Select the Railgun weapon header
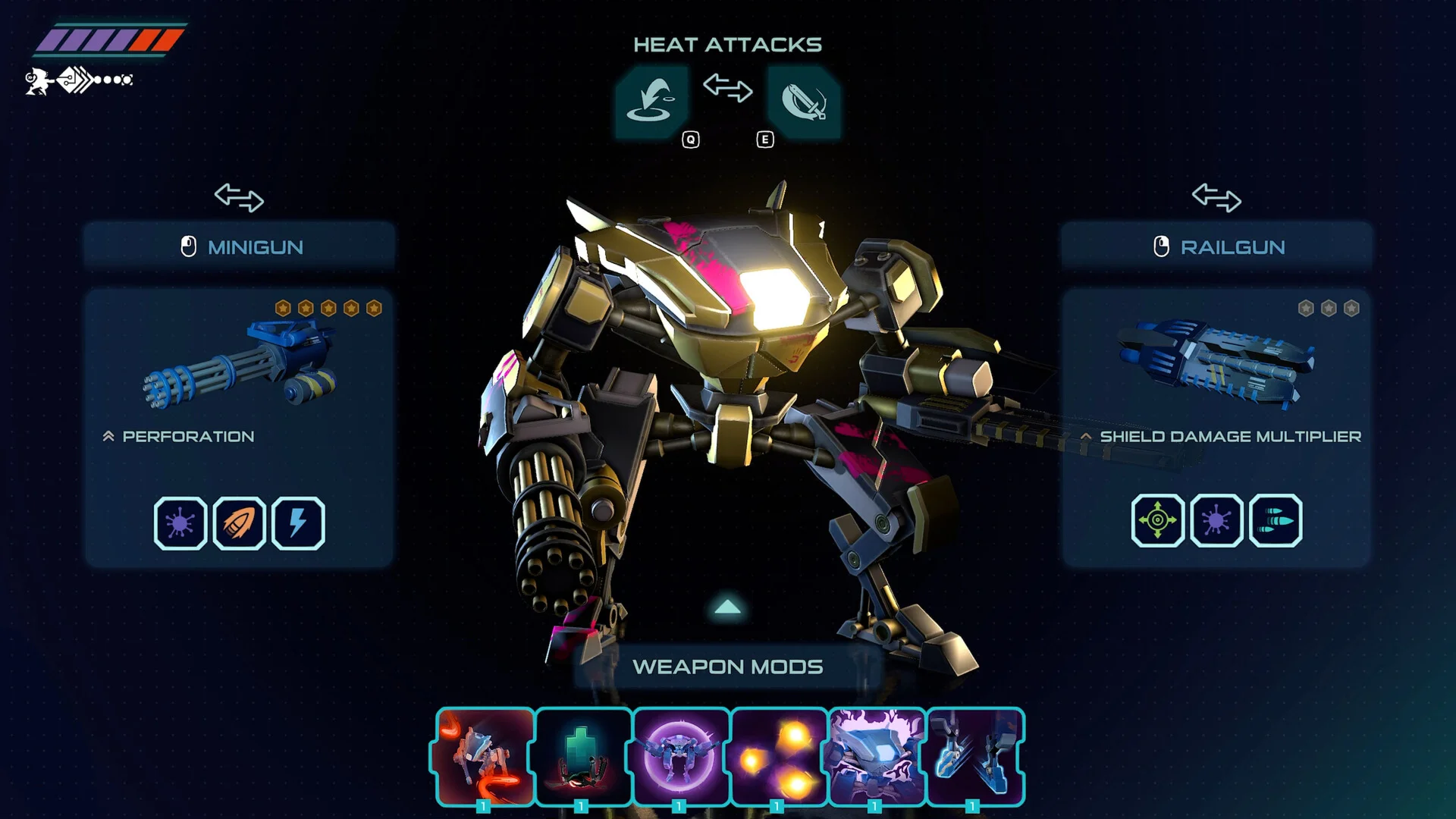 coord(1216,246)
